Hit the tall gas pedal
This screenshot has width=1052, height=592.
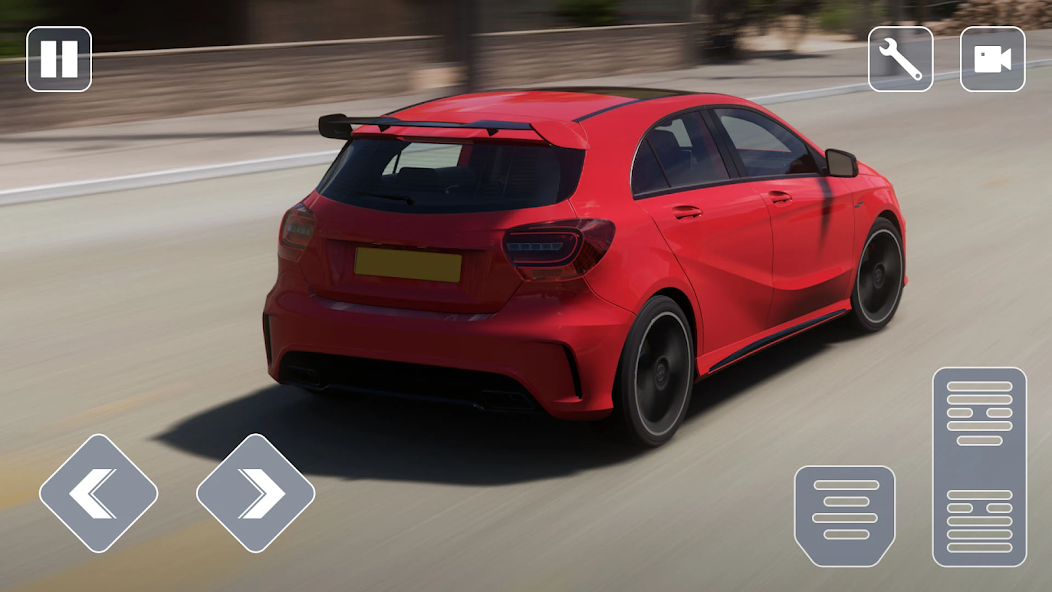979,467
